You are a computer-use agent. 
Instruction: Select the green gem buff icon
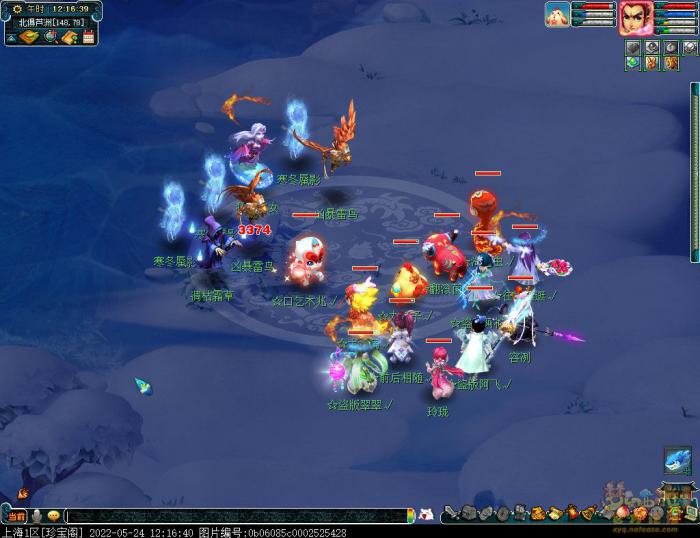coord(633,64)
